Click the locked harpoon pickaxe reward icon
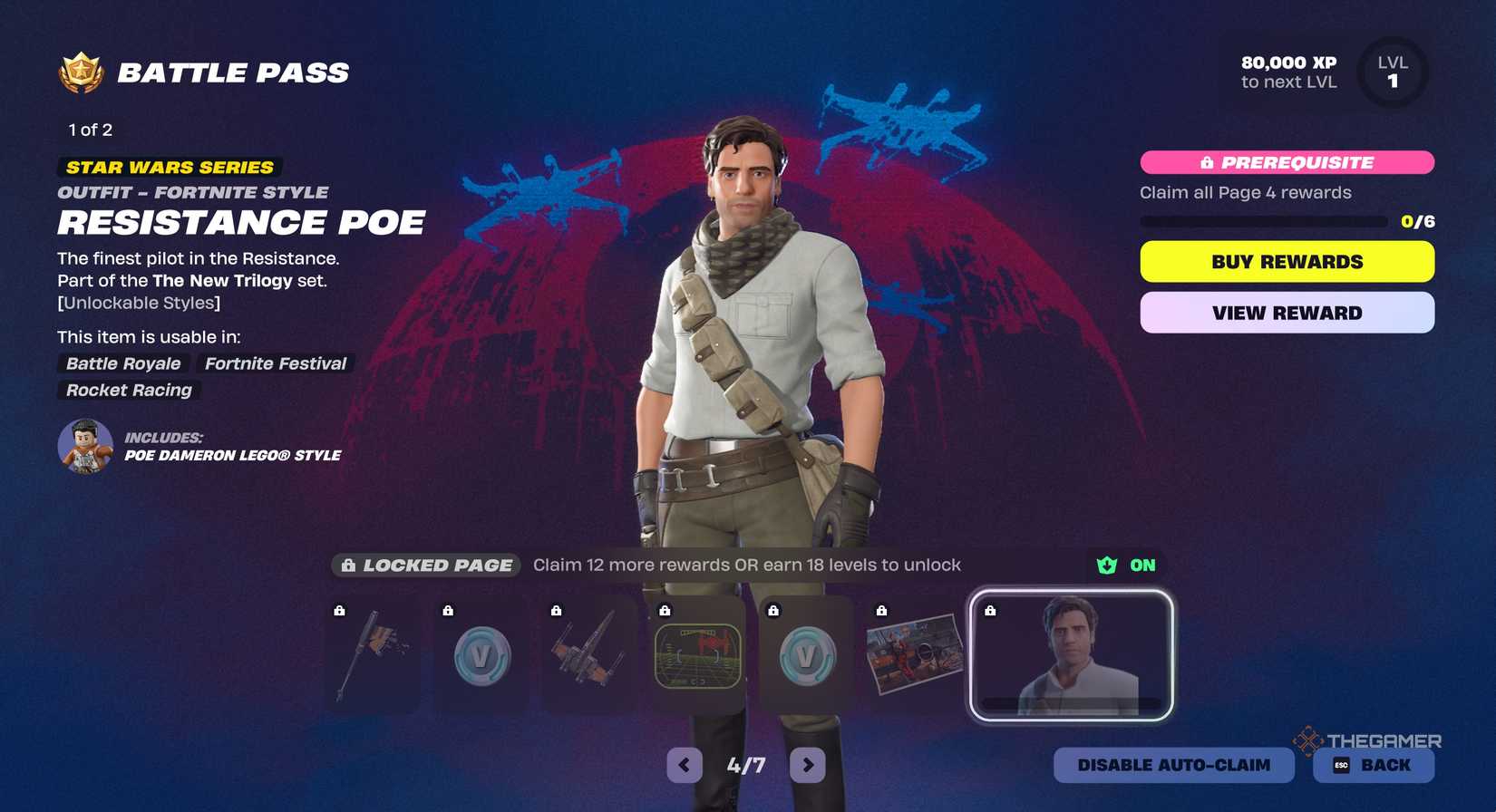The width and height of the screenshot is (1496, 812). click(x=373, y=654)
